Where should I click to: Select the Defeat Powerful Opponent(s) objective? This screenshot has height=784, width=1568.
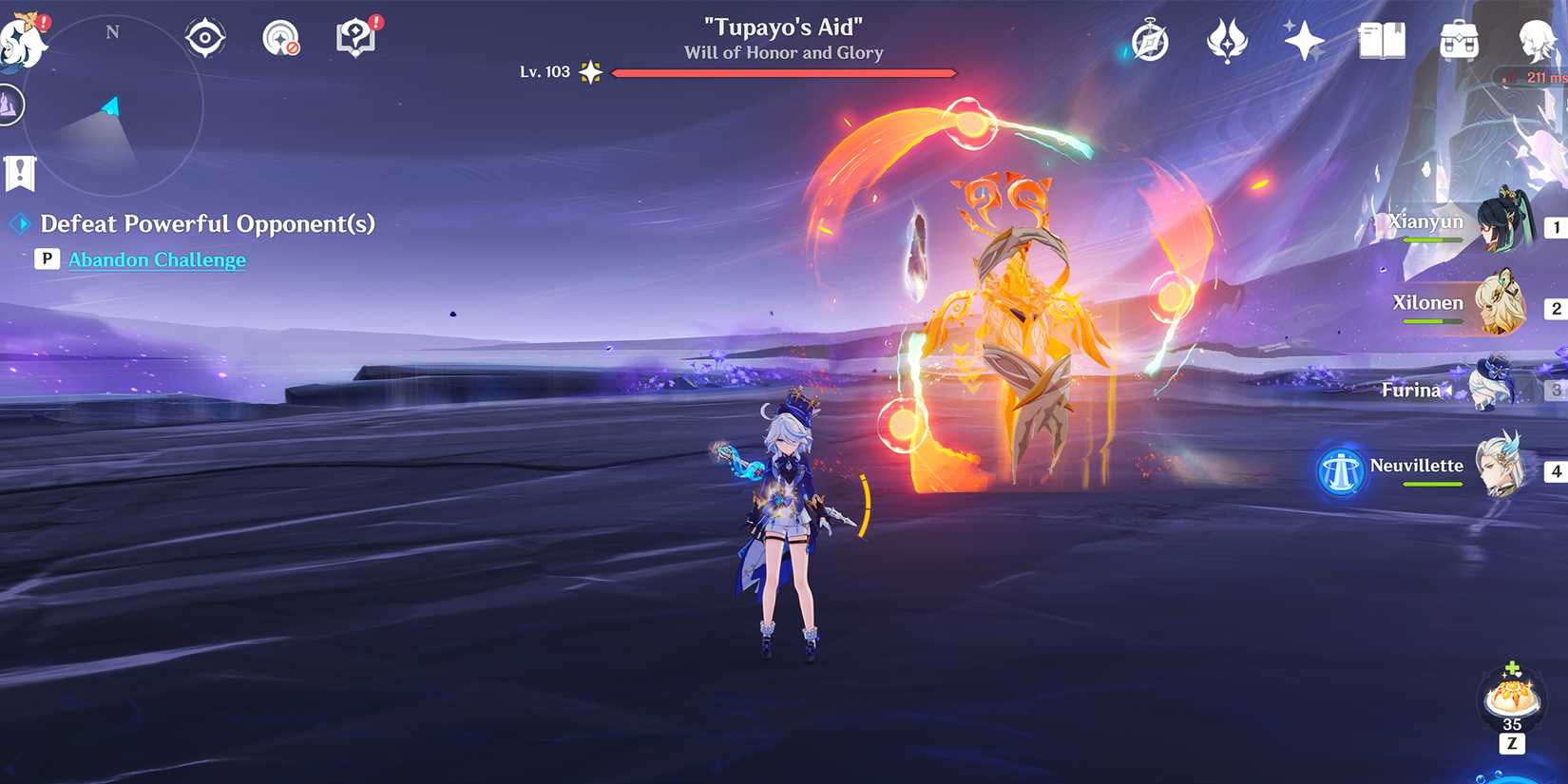click(207, 224)
